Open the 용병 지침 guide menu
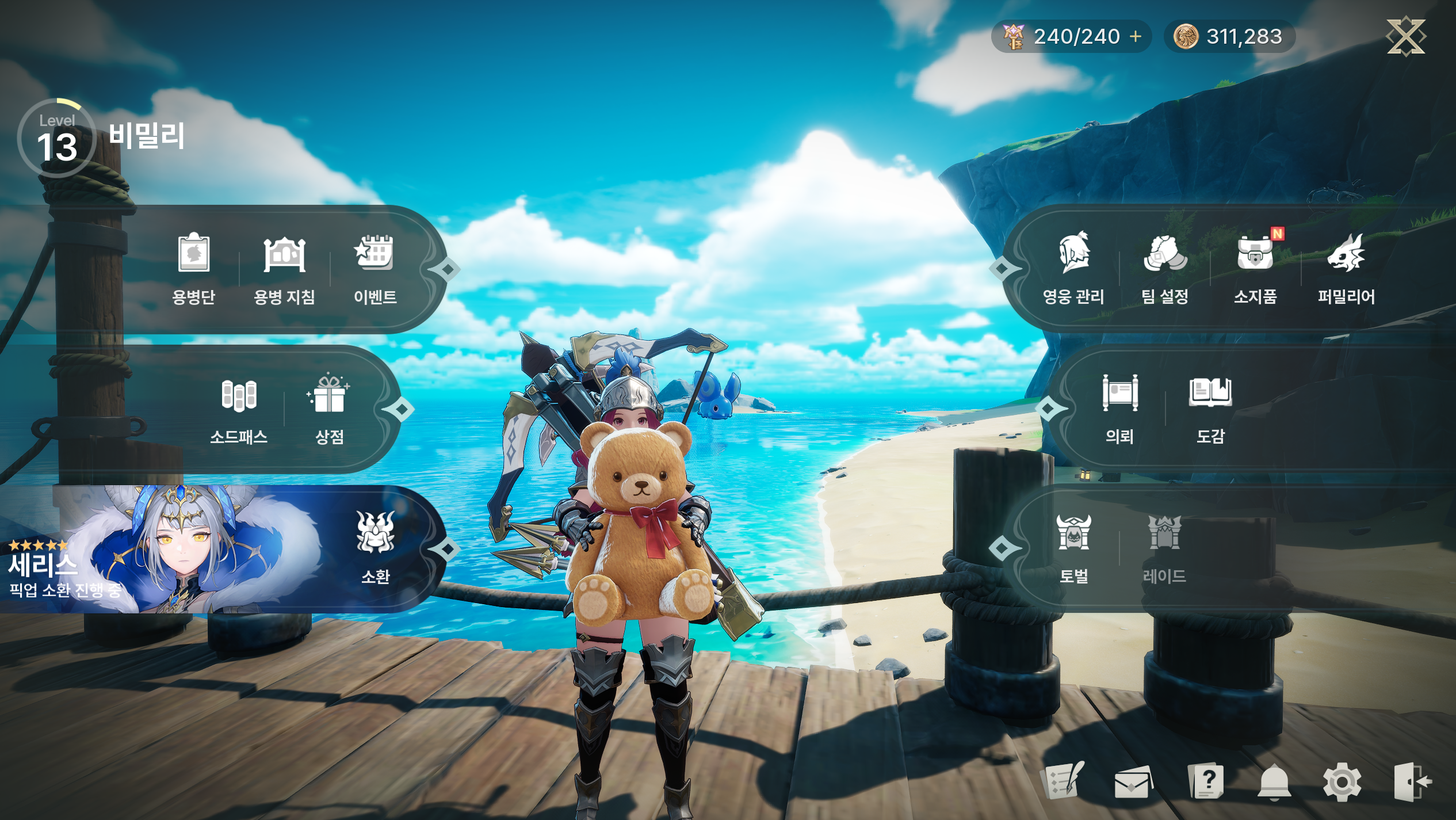Image resolution: width=1456 pixels, height=820 pixels. [x=284, y=268]
